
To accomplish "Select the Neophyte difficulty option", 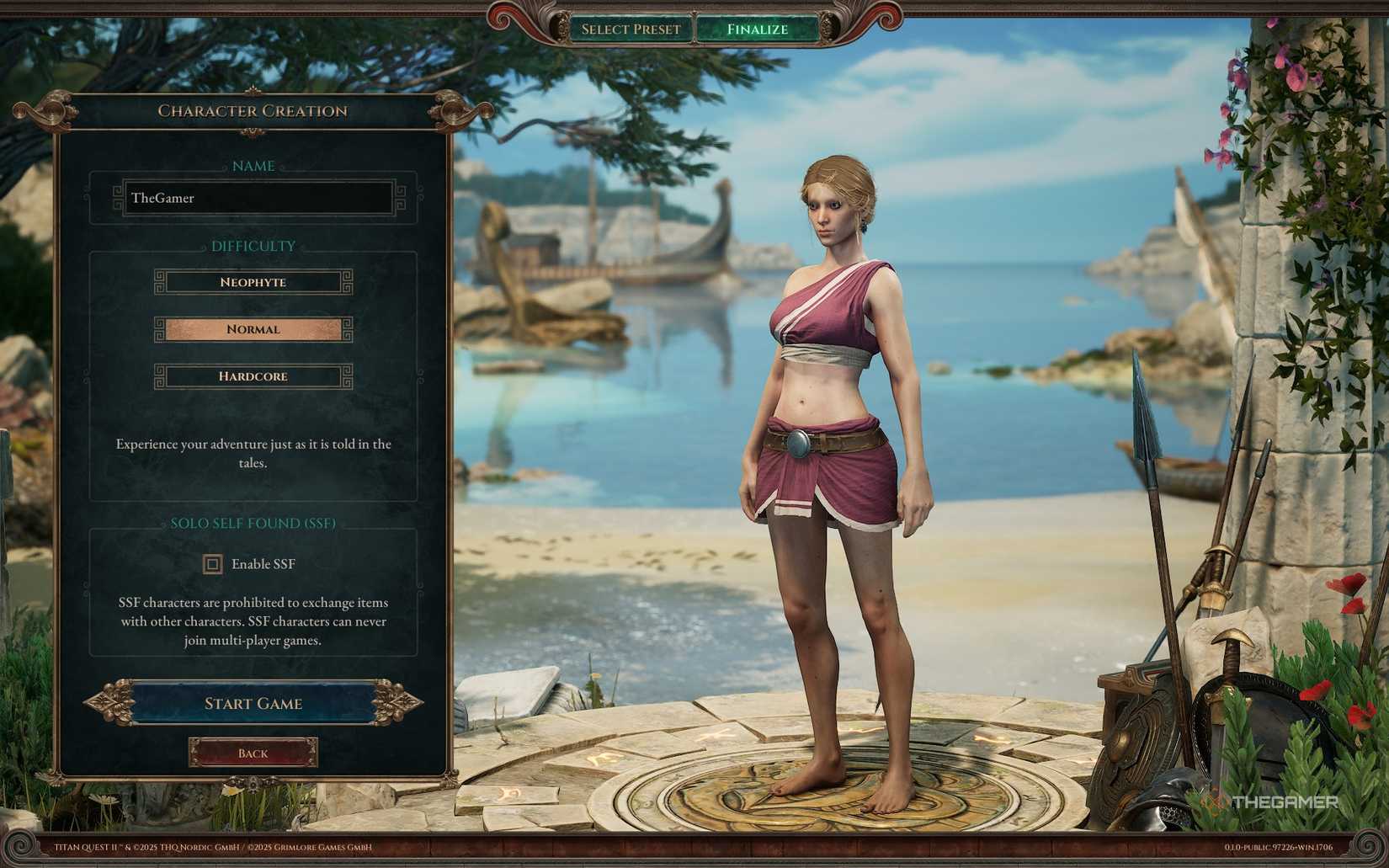I will [x=252, y=281].
